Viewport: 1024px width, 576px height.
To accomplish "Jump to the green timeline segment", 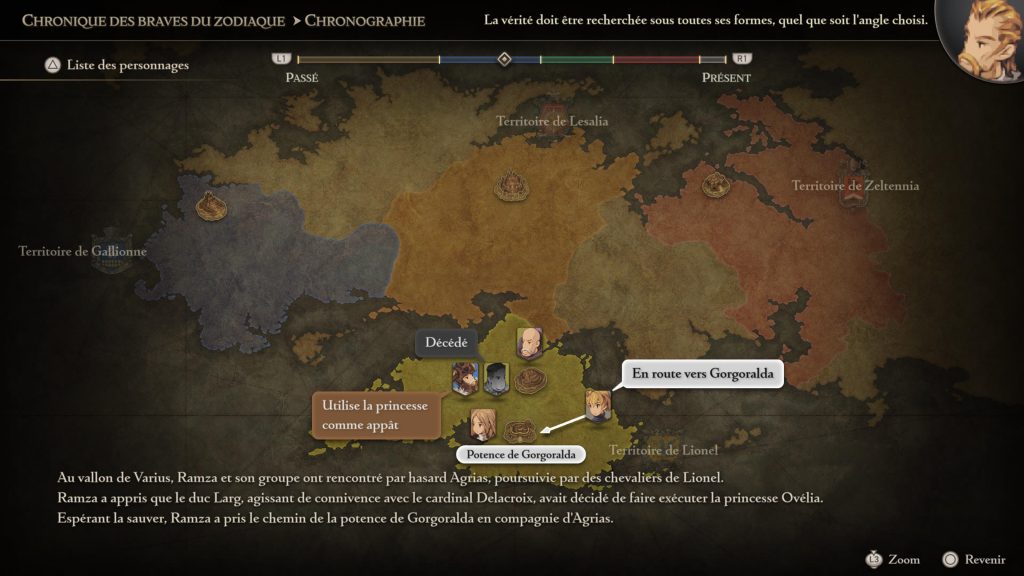I will (576, 60).
